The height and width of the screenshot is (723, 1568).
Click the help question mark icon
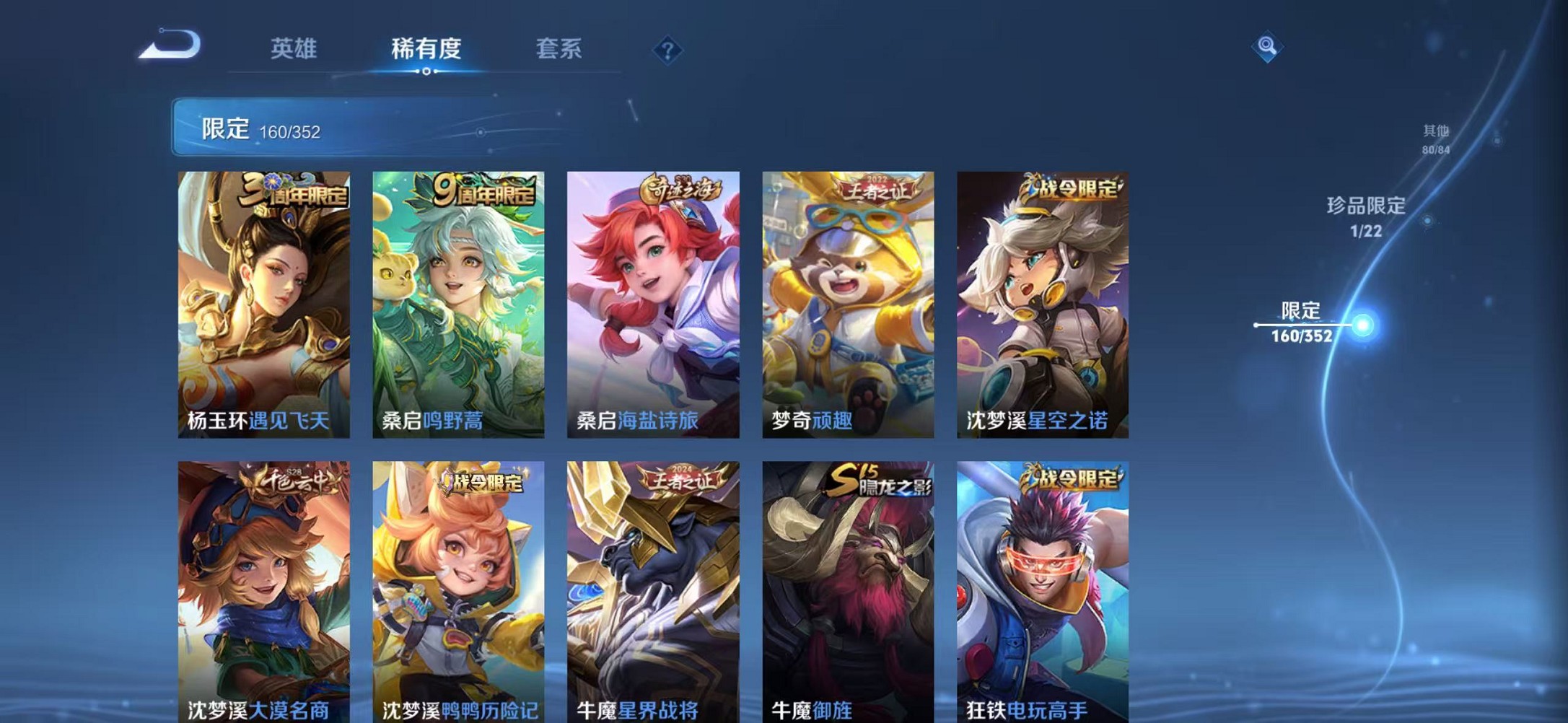(667, 49)
